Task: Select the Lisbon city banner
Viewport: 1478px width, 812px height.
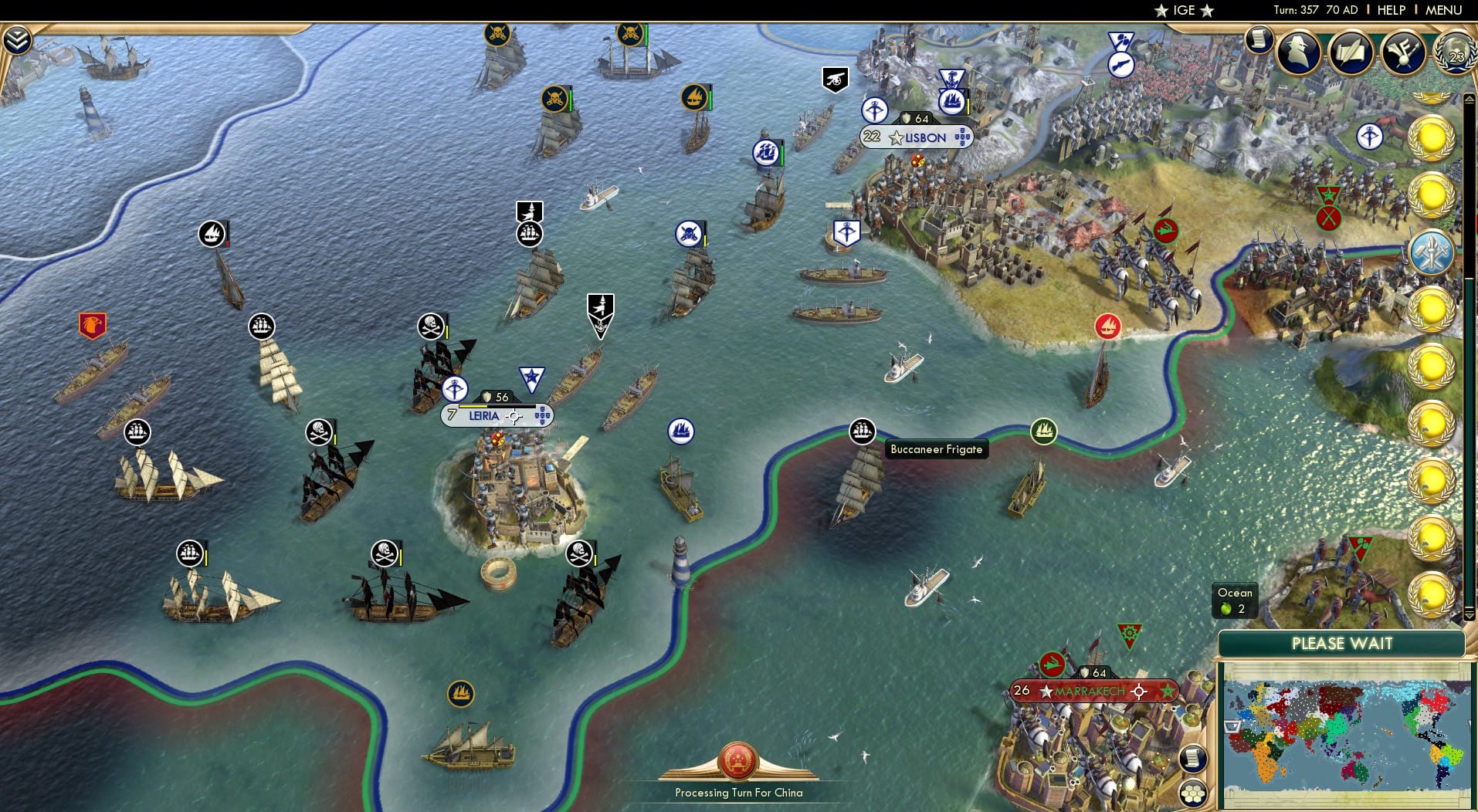Action: click(918, 137)
